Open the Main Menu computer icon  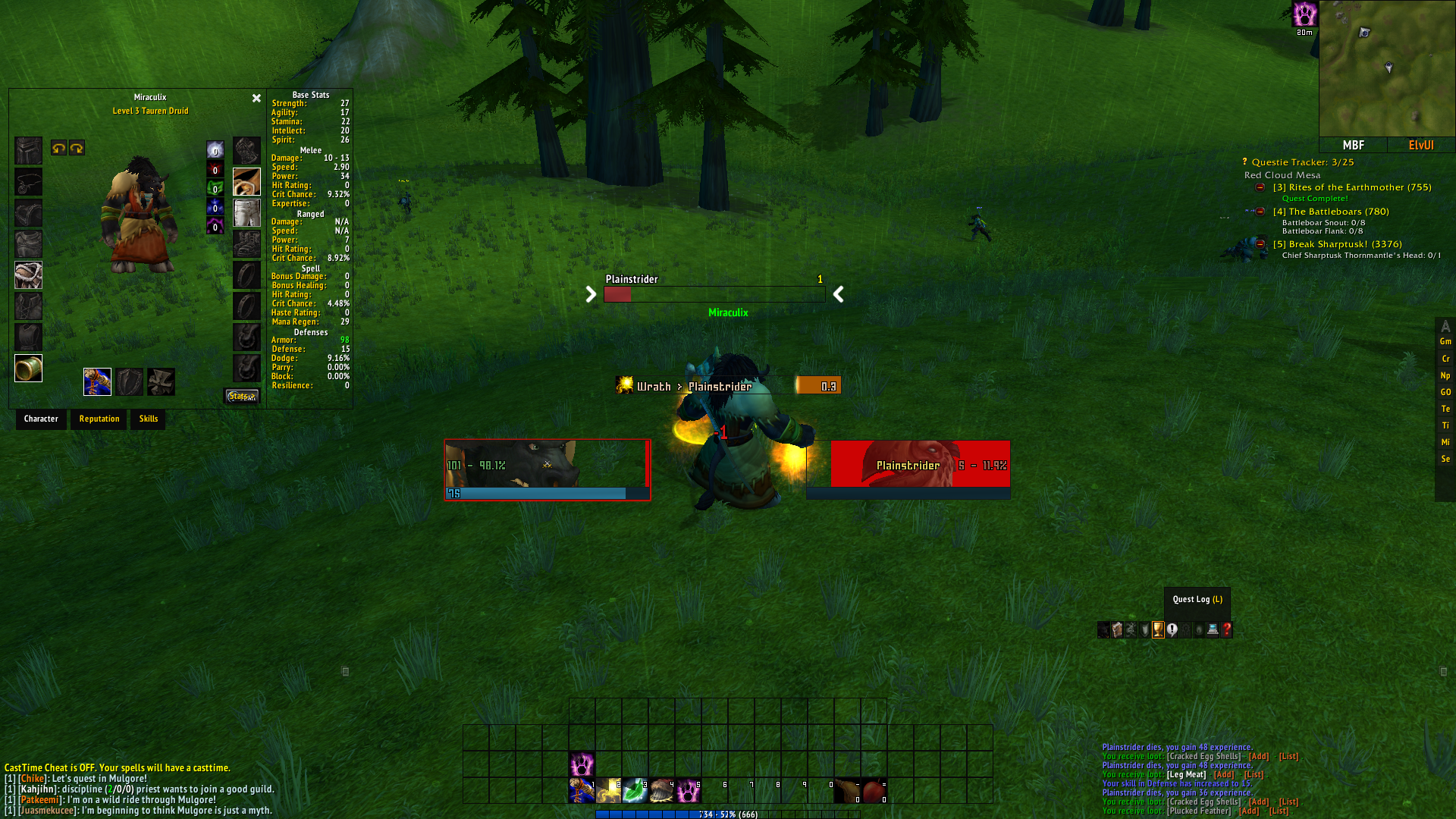click(x=1213, y=630)
